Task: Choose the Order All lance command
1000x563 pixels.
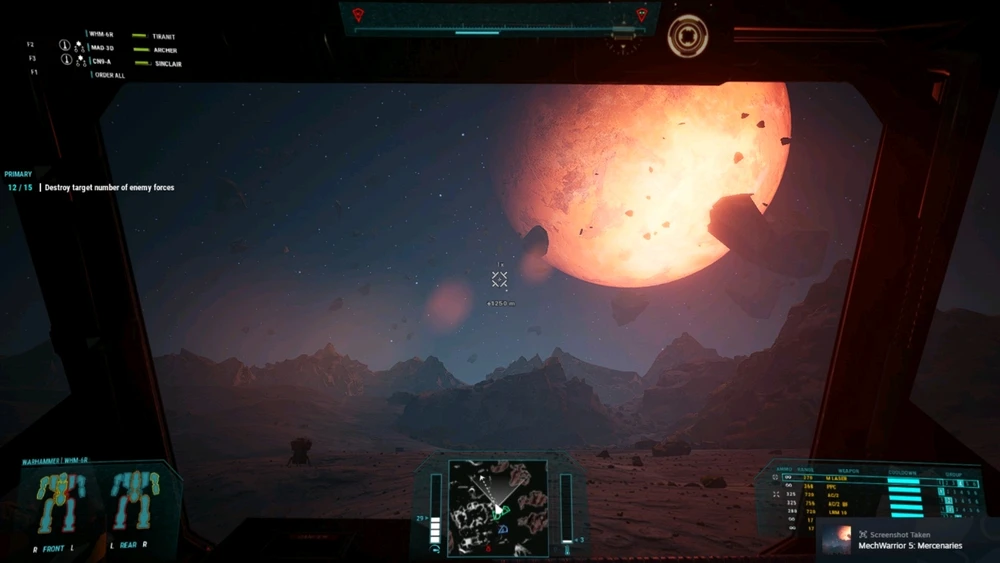Action: 110,75
